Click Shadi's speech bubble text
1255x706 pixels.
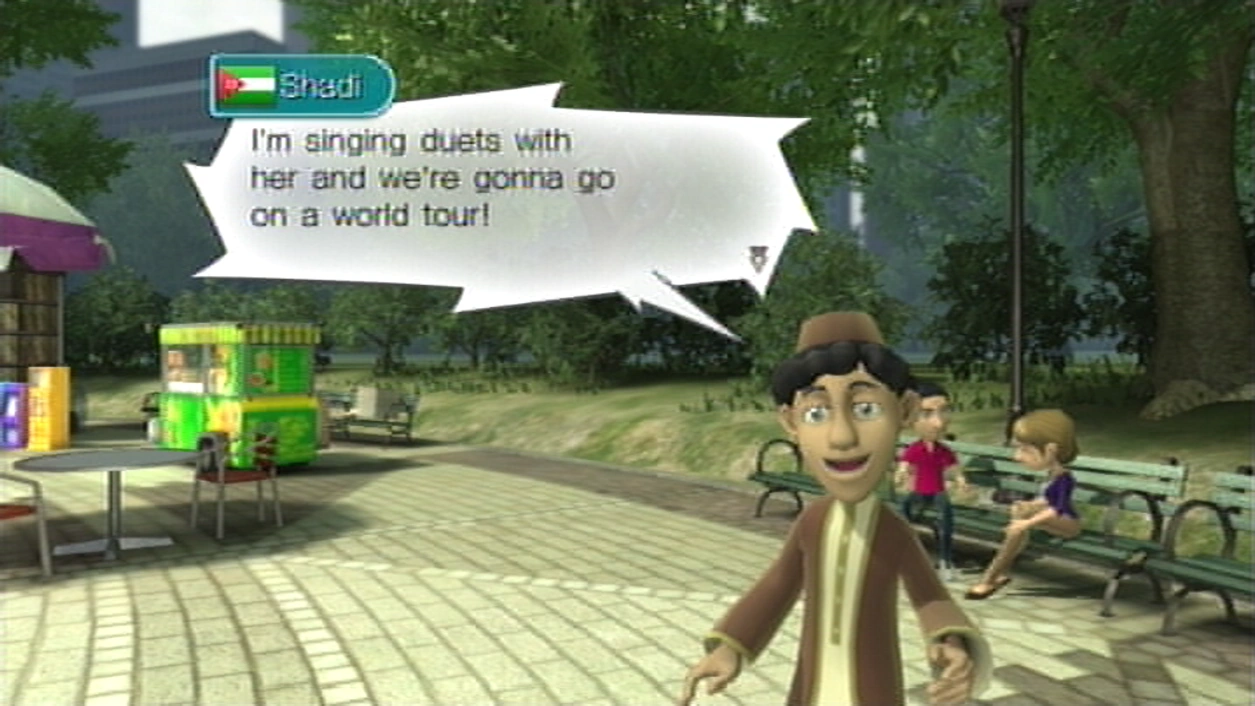(x=432, y=178)
